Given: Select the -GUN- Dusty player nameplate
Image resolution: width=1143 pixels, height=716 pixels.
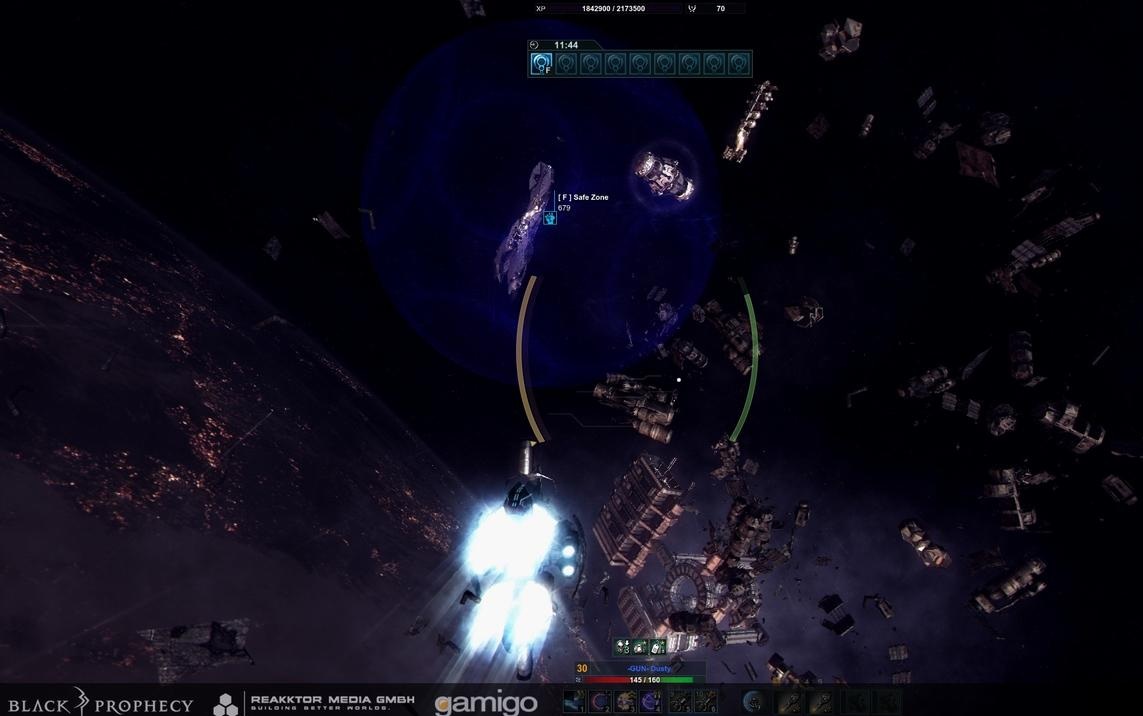Looking at the screenshot, I should 650,668.
